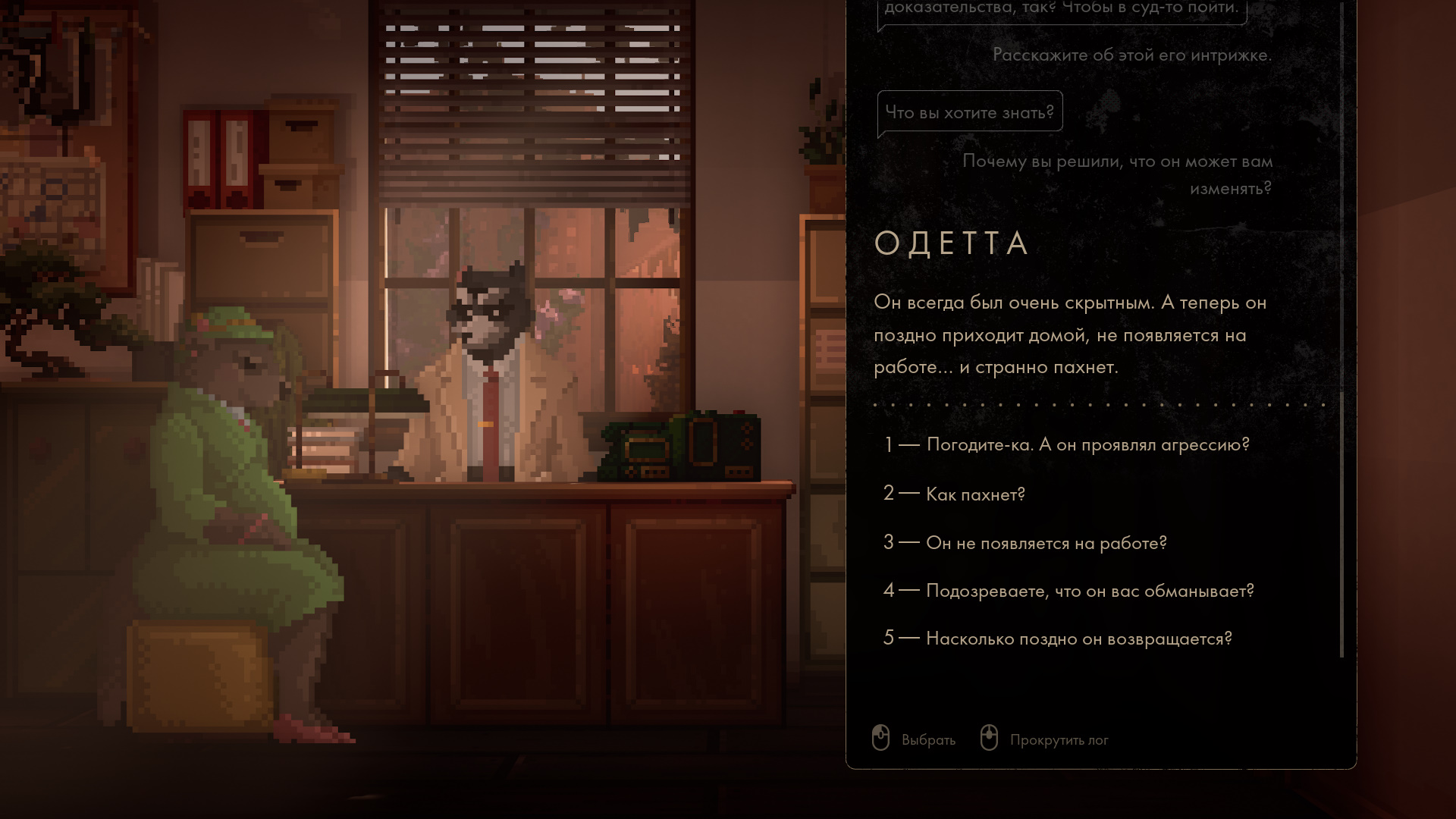Click the dialogue log scrollbar
1456x819 pixels.
coord(1341,523)
